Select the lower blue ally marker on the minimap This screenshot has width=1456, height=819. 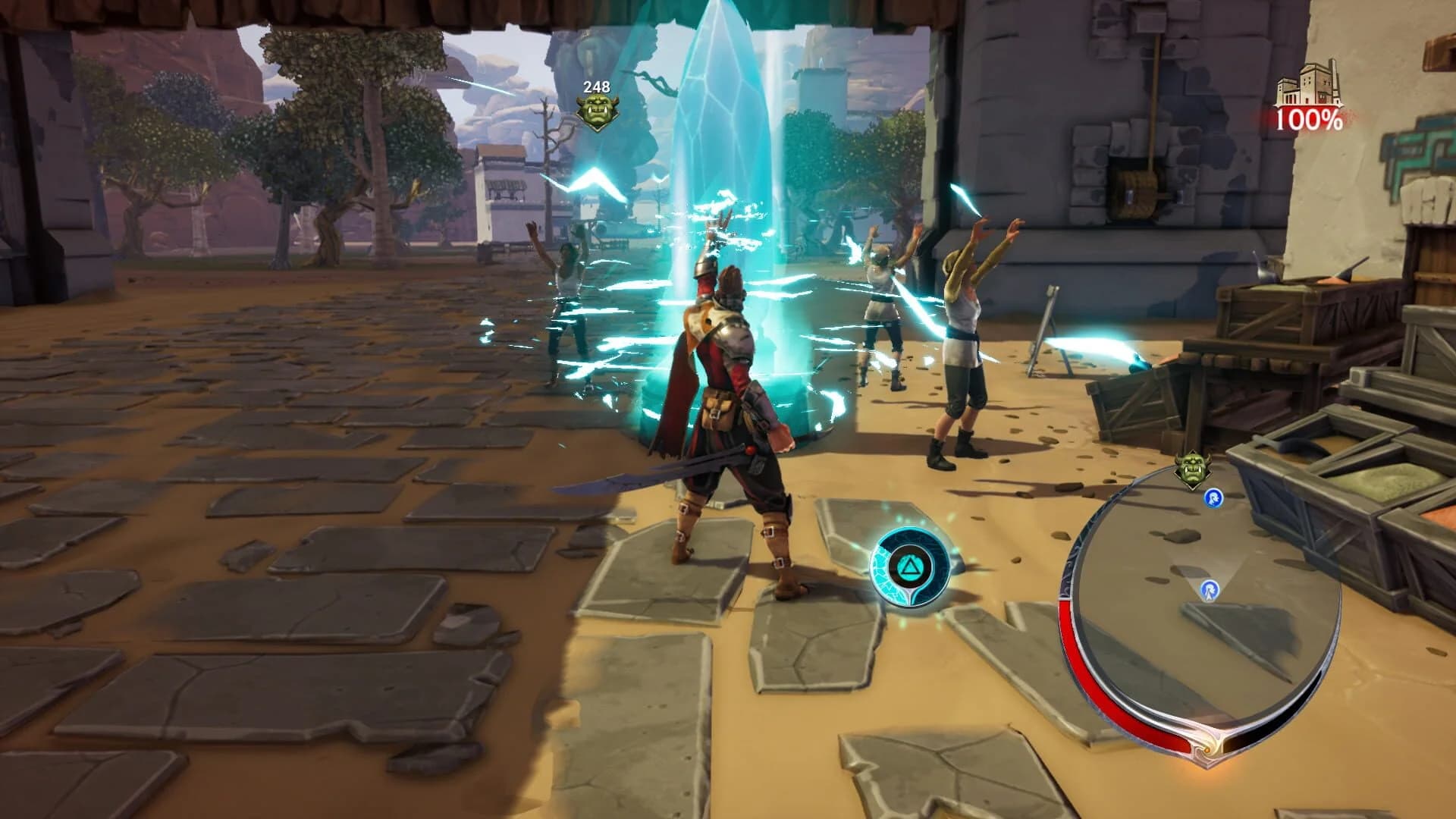point(1211,589)
